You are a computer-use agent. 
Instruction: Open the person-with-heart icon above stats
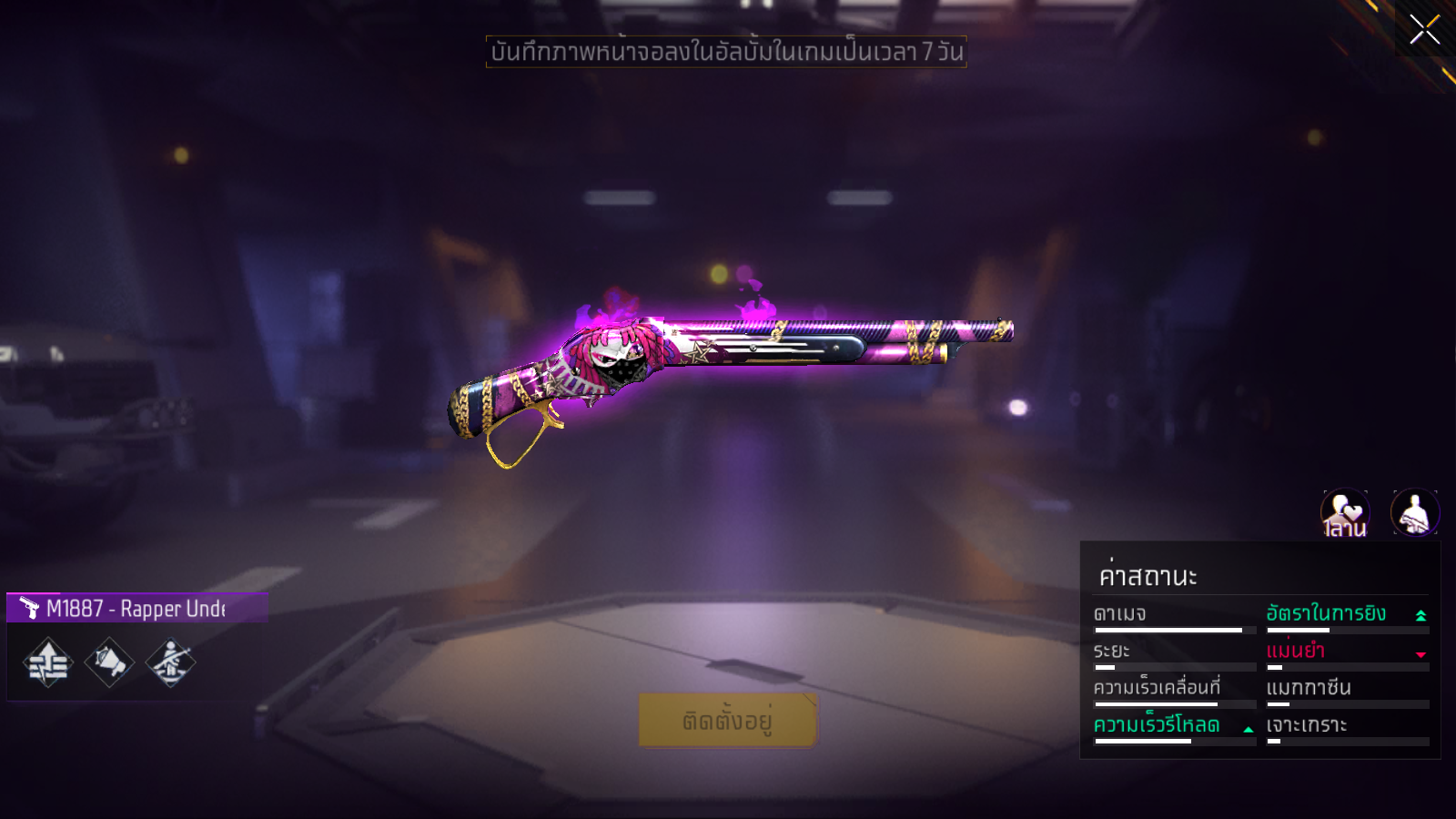(x=1345, y=512)
